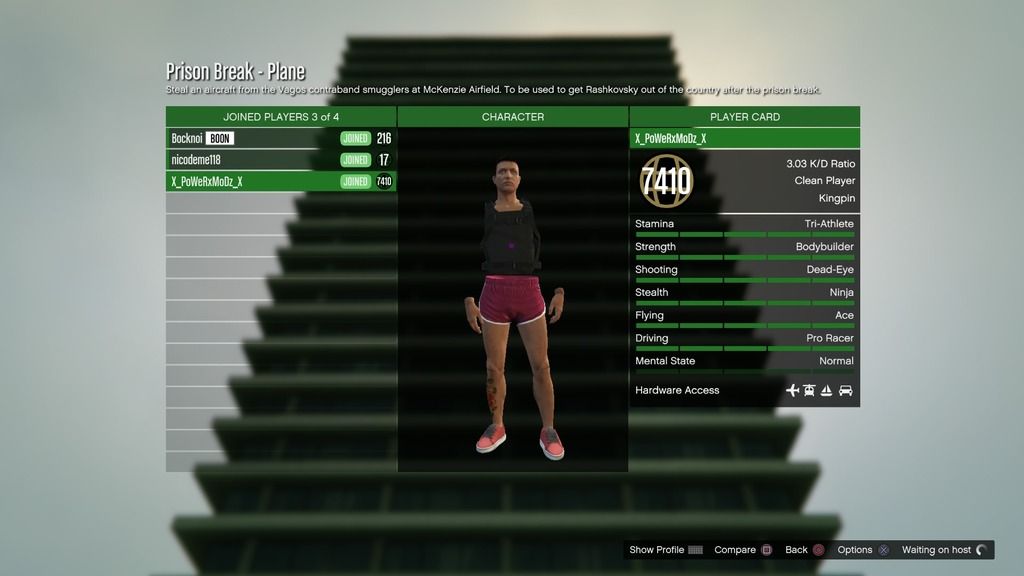The width and height of the screenshot is (1024, 576).
Task: Click the Show Profile option
Action: point(666,550)
